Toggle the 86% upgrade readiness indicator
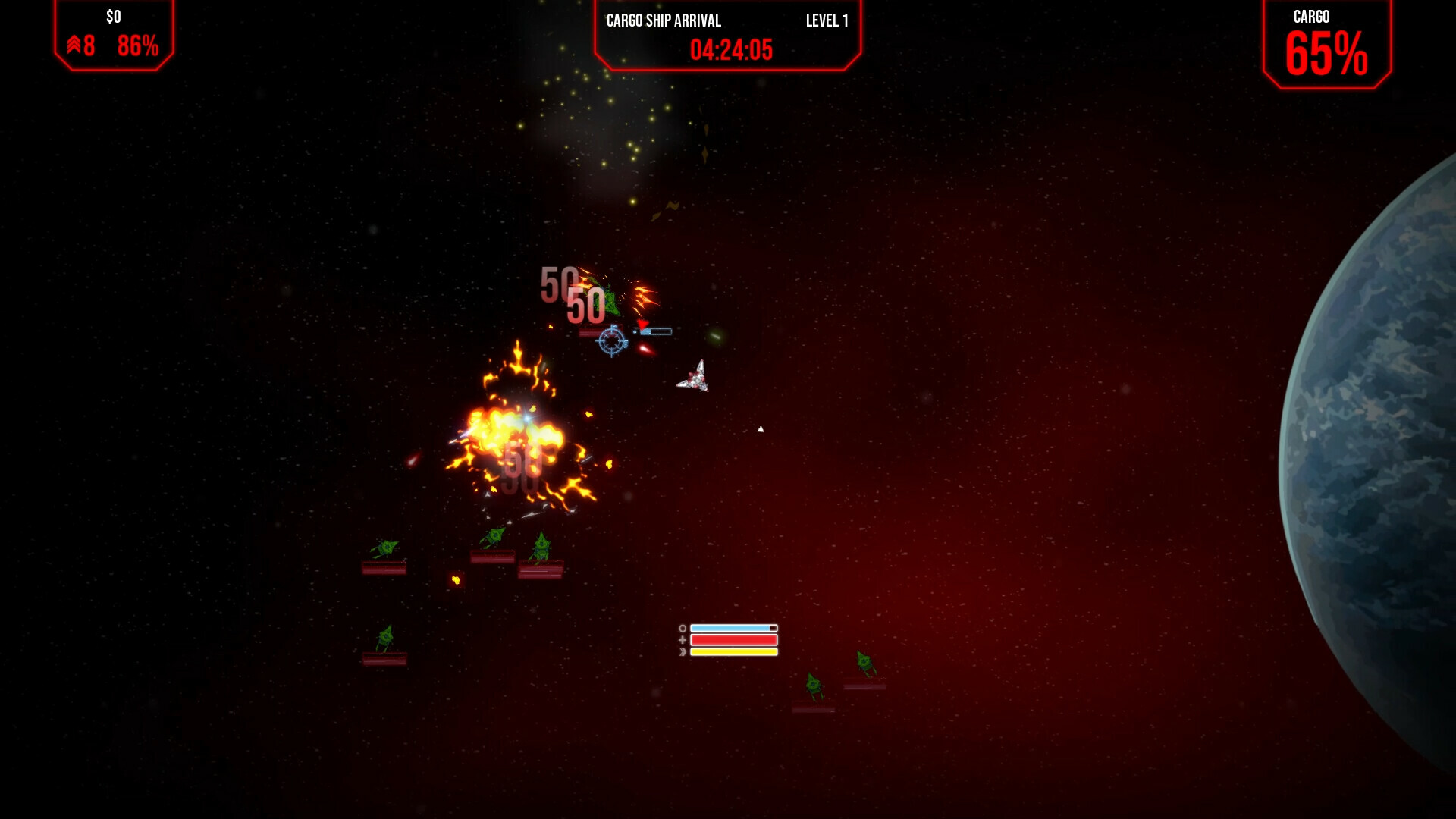The width and height of the screenshot is (1456, 819). (x=135, y=46)
